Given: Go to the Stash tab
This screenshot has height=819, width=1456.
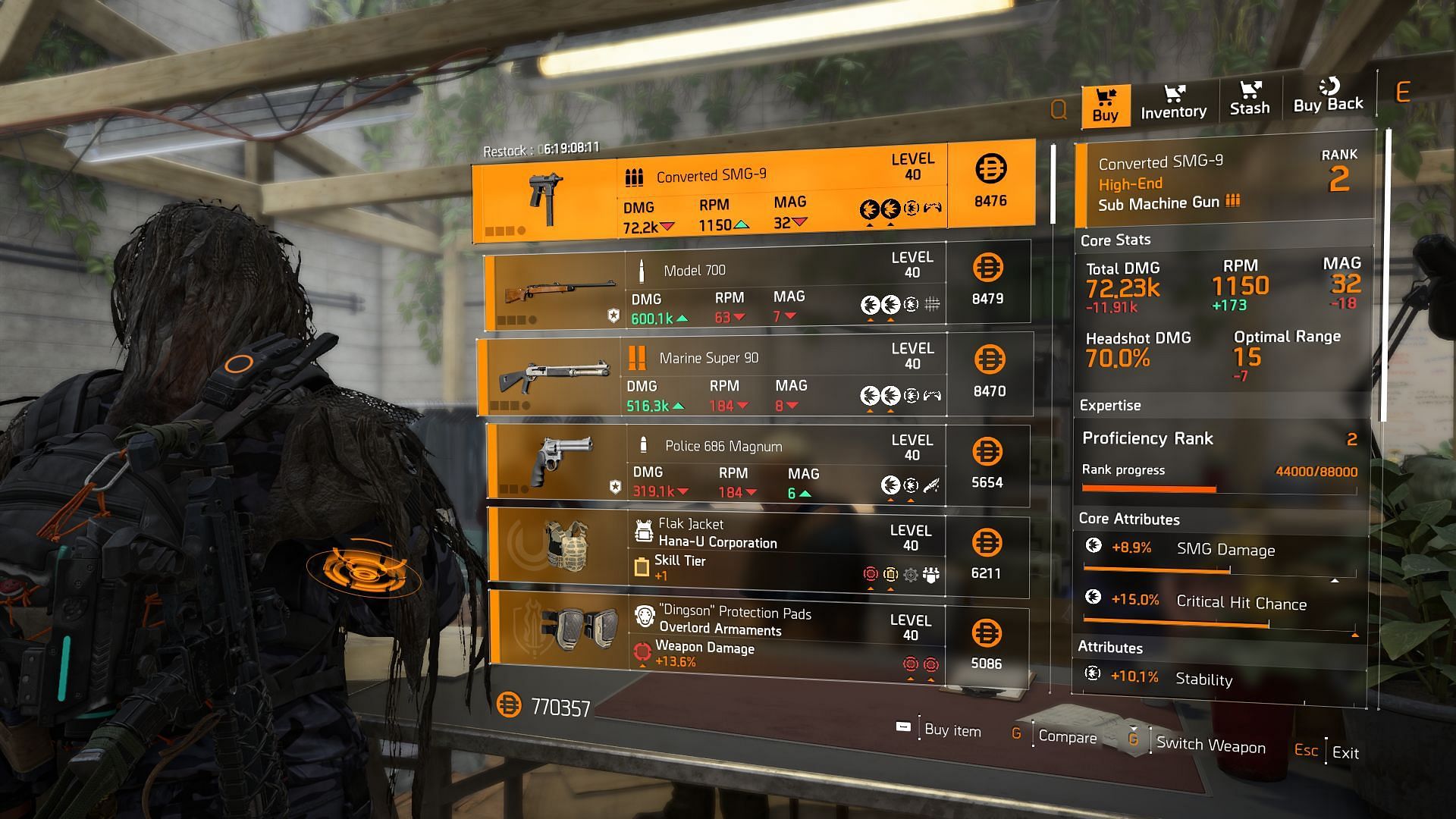Looking at the screenshot, I should pos(1249,99).
